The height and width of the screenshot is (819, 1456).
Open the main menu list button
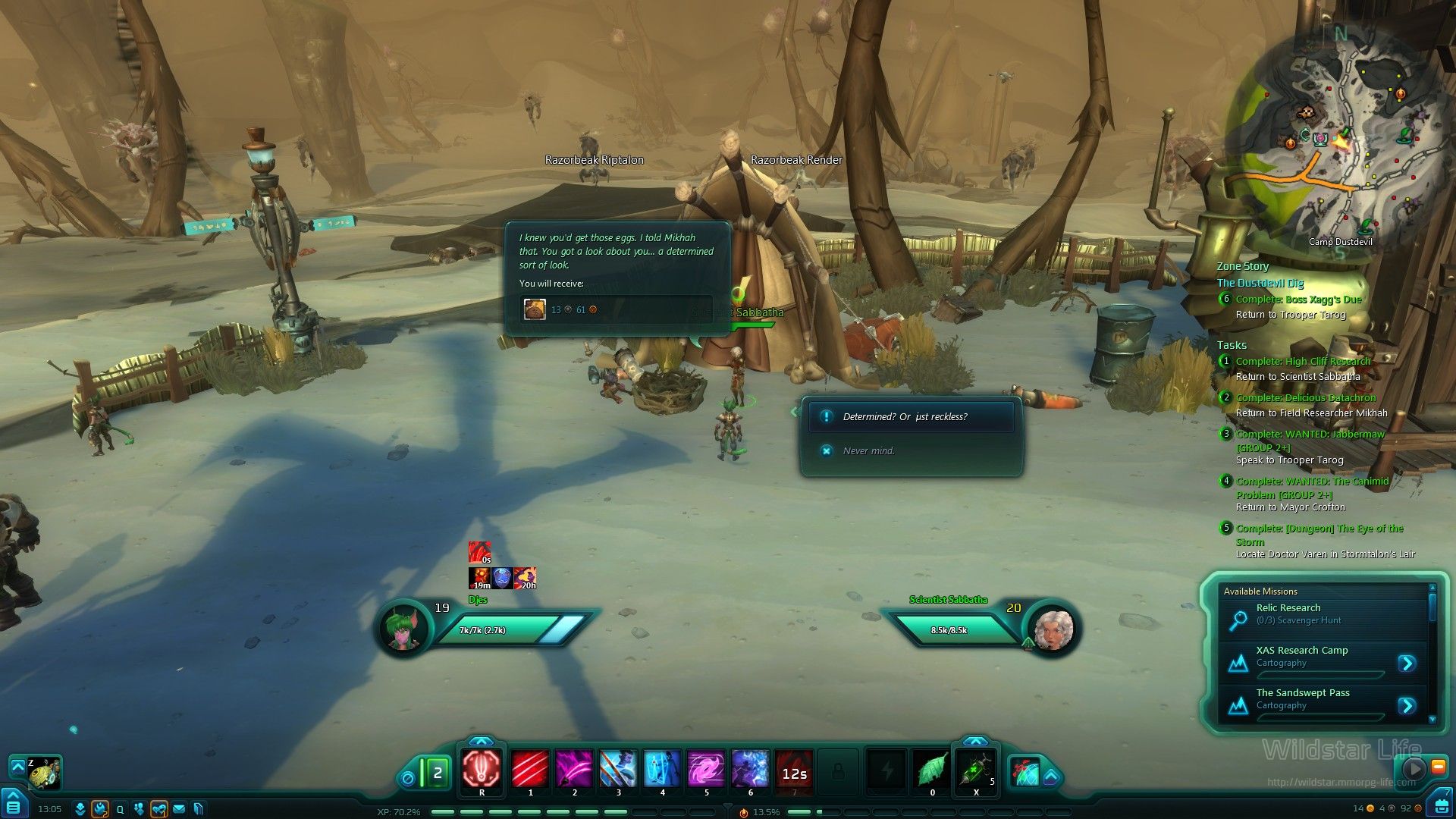(14, 805)
